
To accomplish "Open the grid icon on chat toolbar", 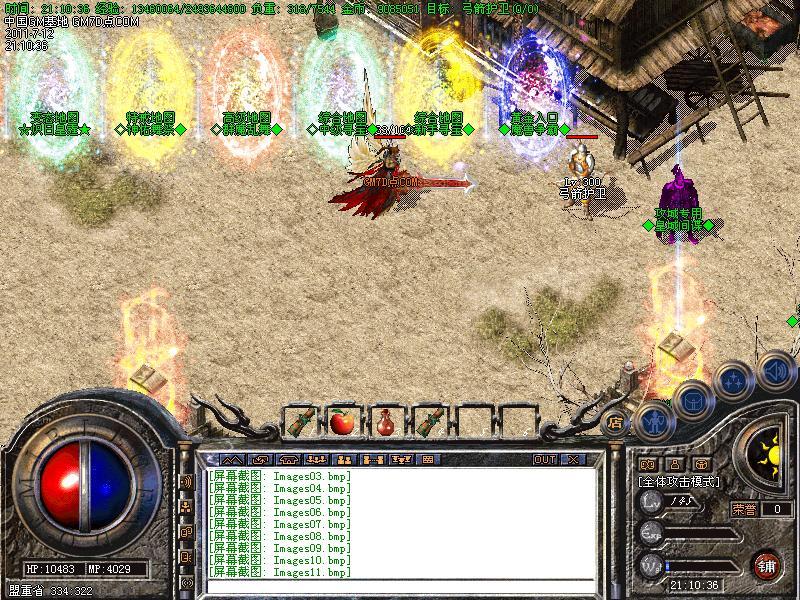I will pos(429,459).
